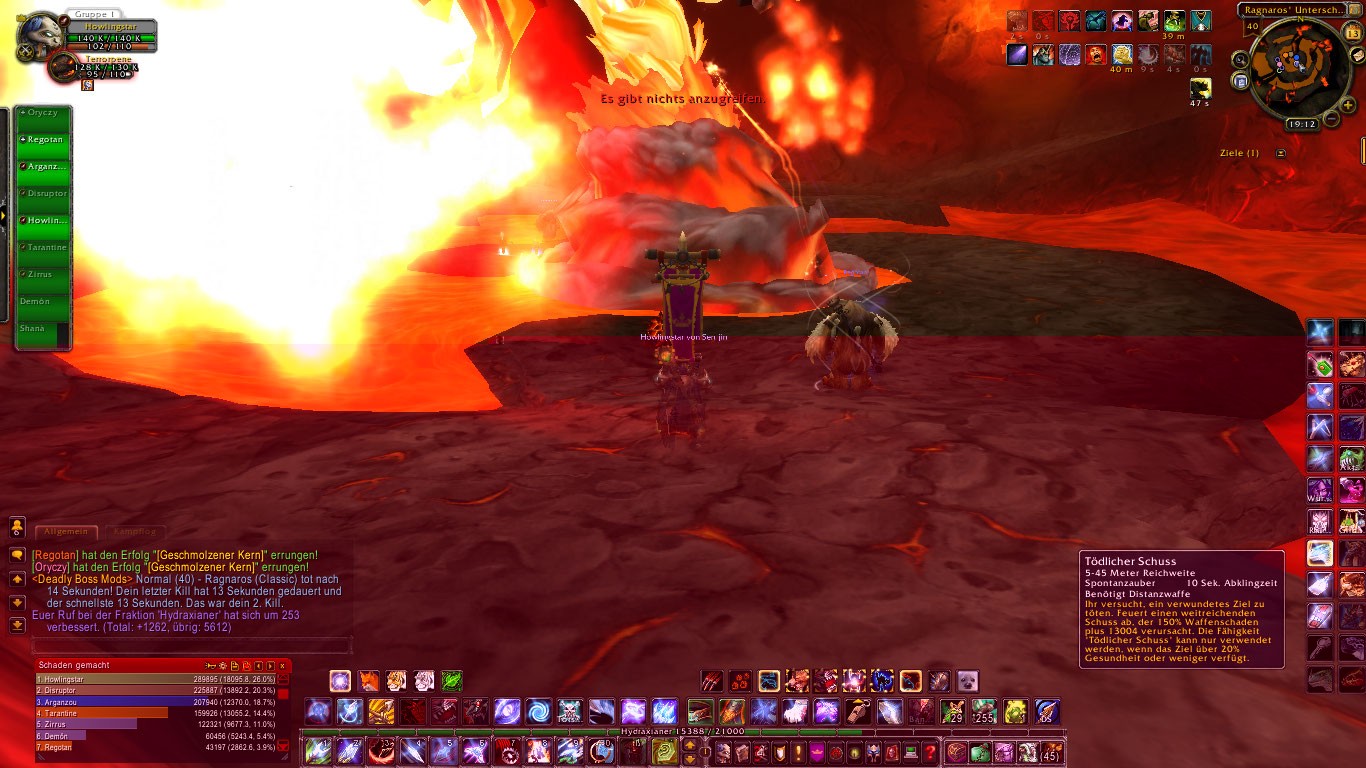Choose Tarantine's raid frame

(x=45, y=247)
